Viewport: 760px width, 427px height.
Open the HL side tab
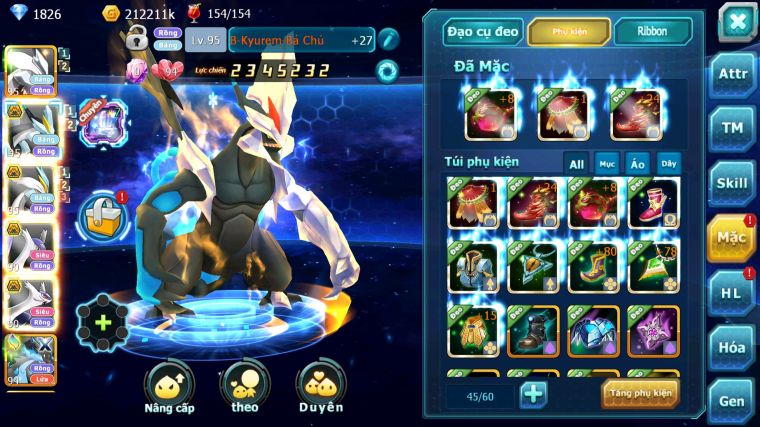click(733, 292)
